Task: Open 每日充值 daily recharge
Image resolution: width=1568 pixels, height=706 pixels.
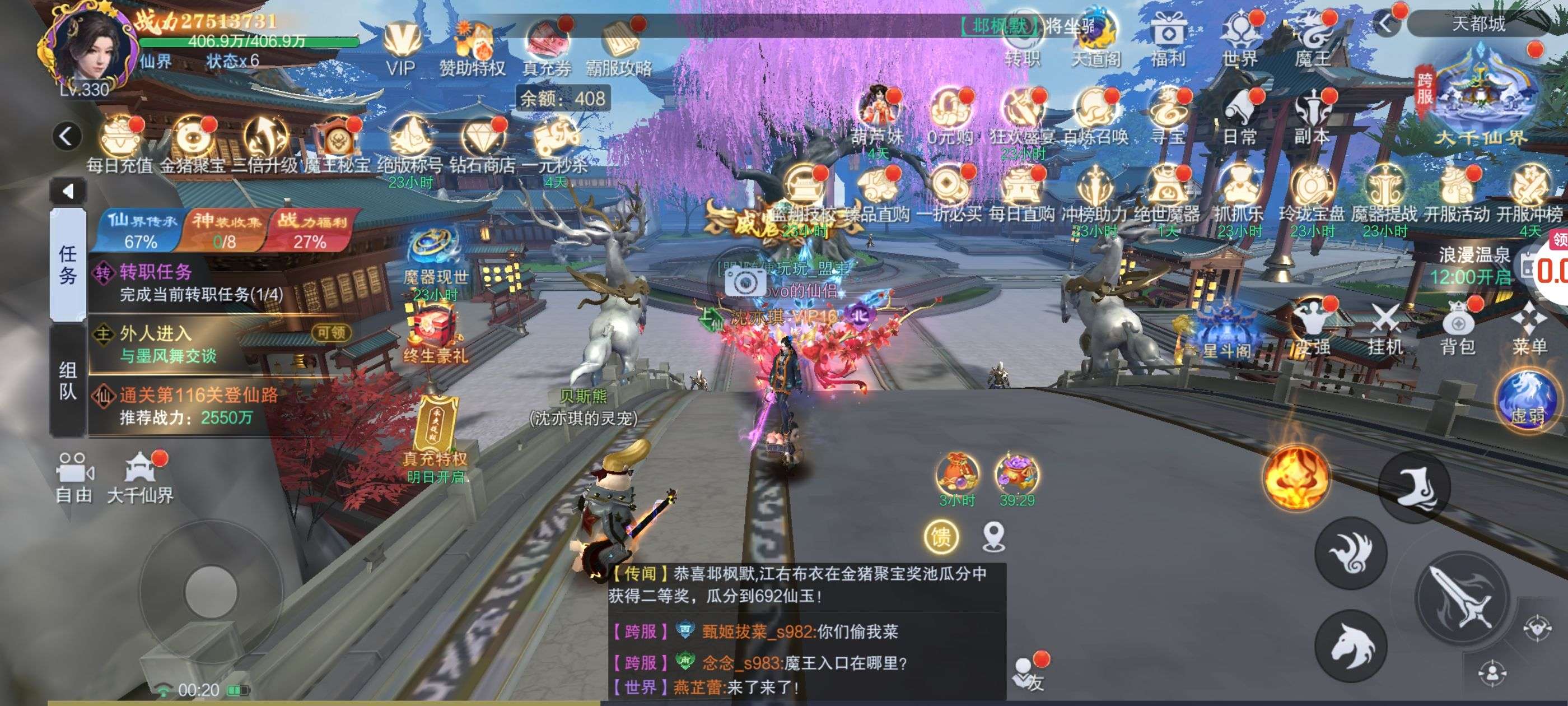Action: click(120, 143)
